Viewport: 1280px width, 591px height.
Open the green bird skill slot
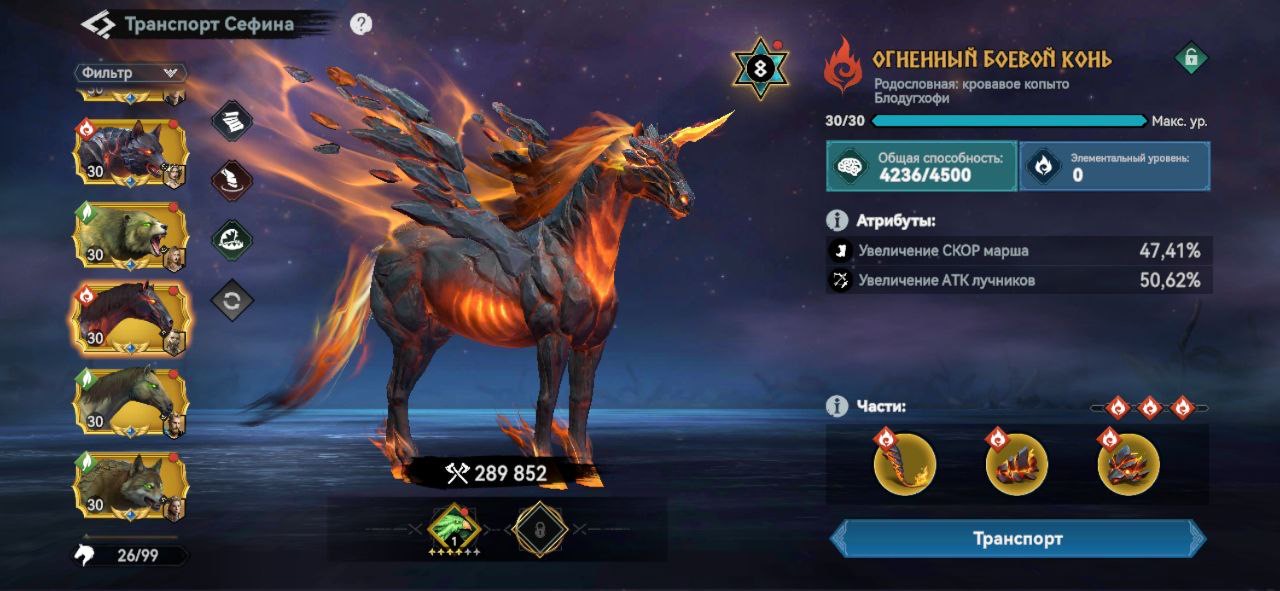(x=454, y=528)
